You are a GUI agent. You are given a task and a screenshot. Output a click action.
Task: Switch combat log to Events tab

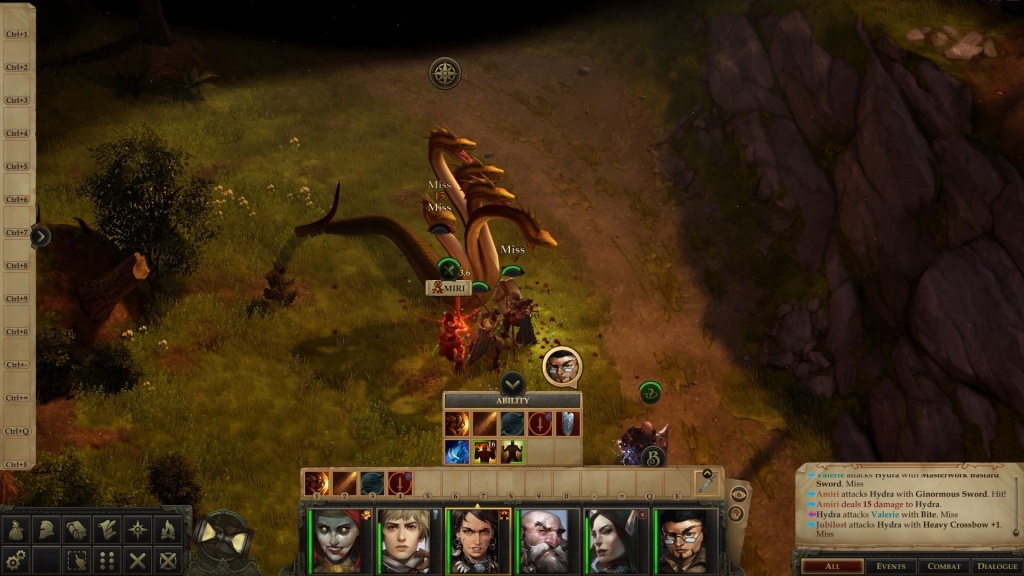(x=889, y=566)
